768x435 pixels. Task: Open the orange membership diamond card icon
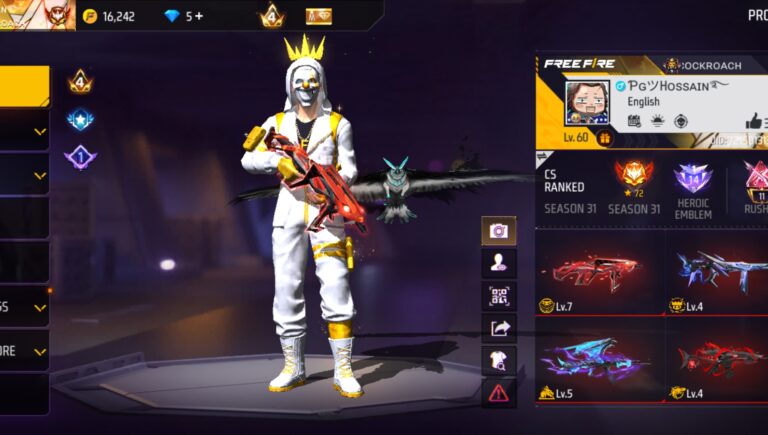[x=319, y=16]
